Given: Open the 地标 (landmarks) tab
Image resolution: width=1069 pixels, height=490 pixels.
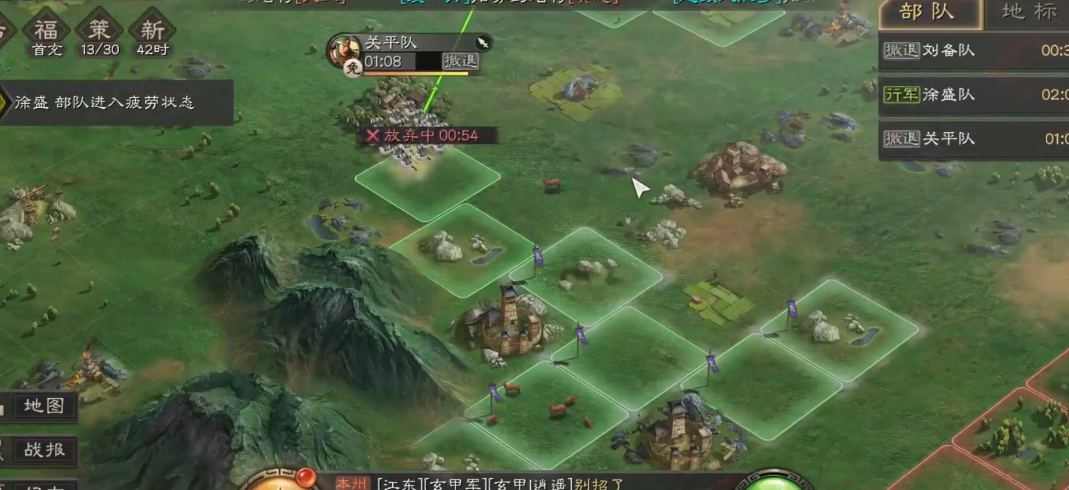Looking at the screenshot, I should (x=1029, y=13).
